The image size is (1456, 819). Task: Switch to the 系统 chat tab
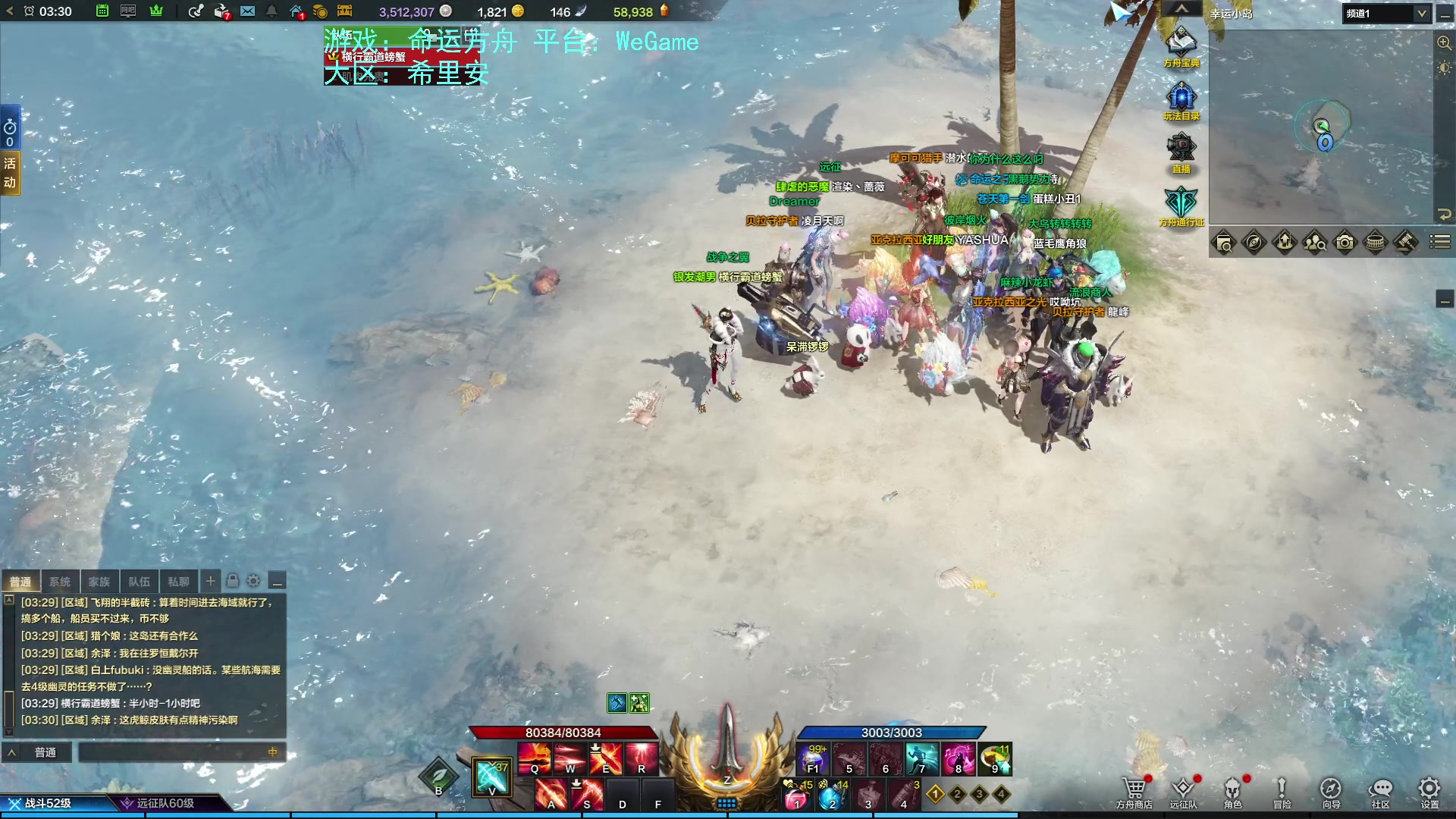pos(60,582)
